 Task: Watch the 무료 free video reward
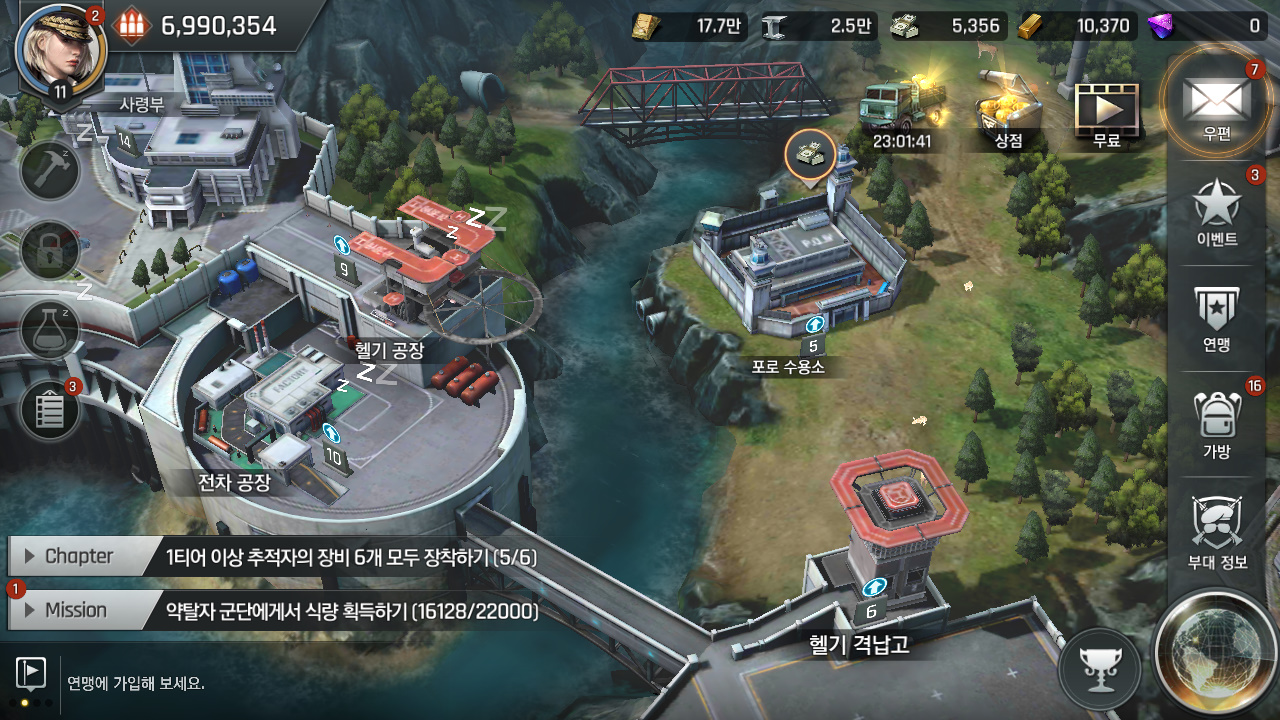[1106, 112]
